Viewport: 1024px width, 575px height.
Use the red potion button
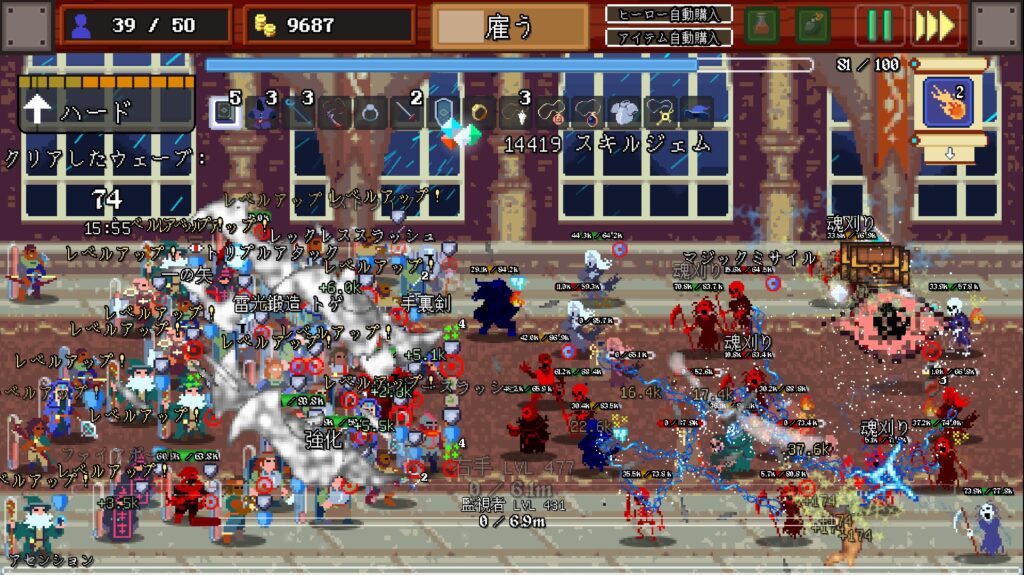click(762, 25)
